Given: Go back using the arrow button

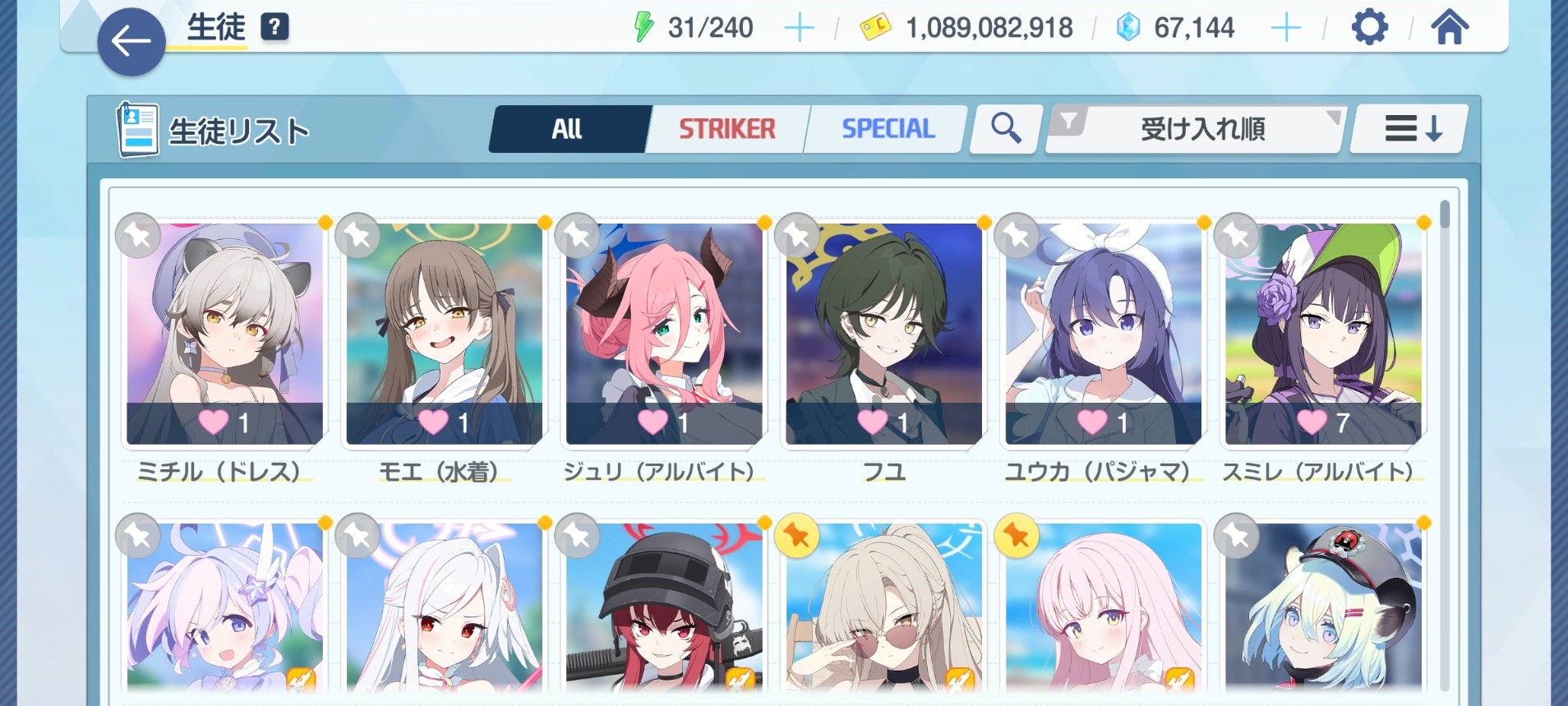Looking at the screenshot, I should (131, 41).
